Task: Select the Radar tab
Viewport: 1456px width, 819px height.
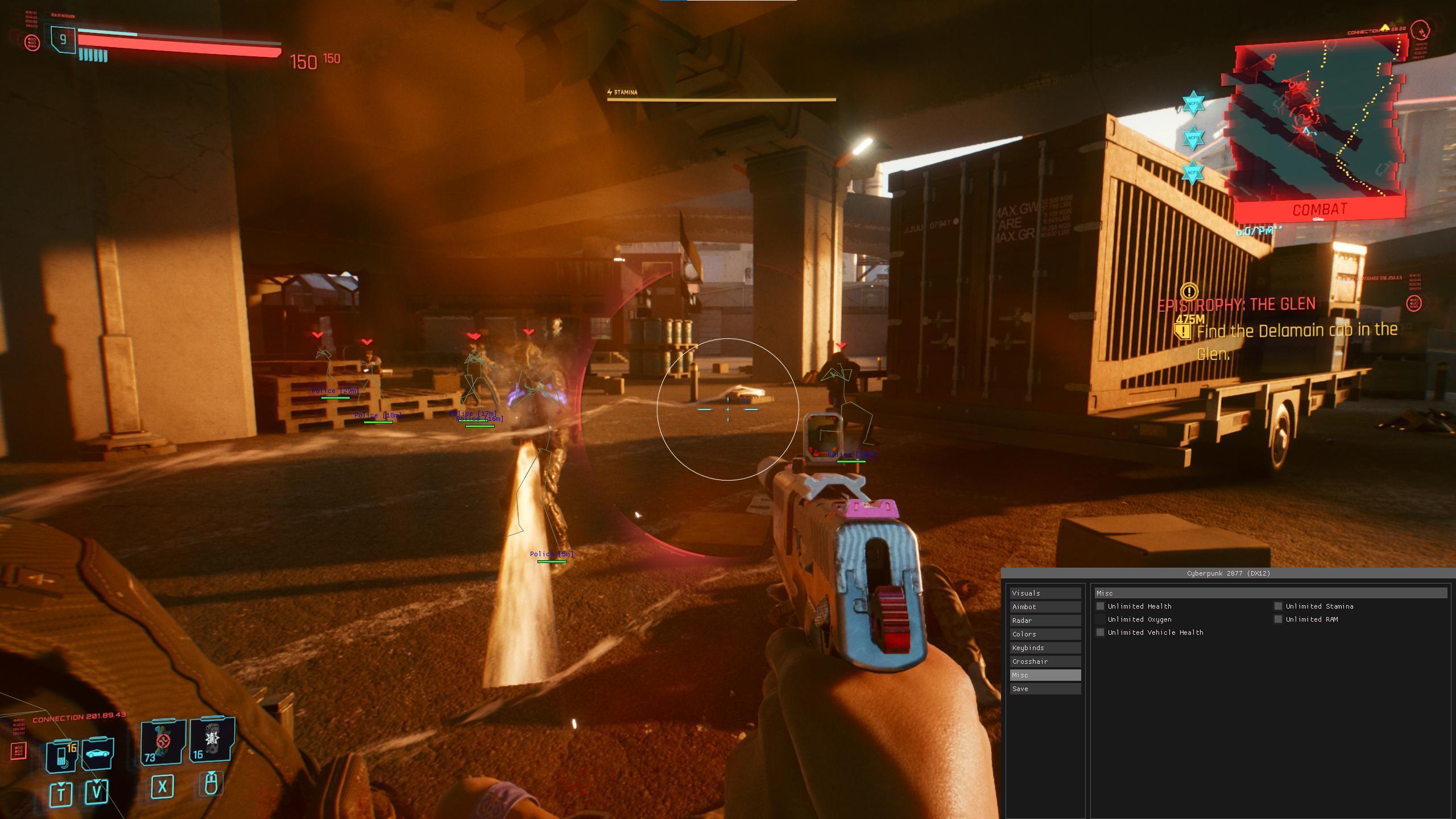Action: click(1045, 621)
